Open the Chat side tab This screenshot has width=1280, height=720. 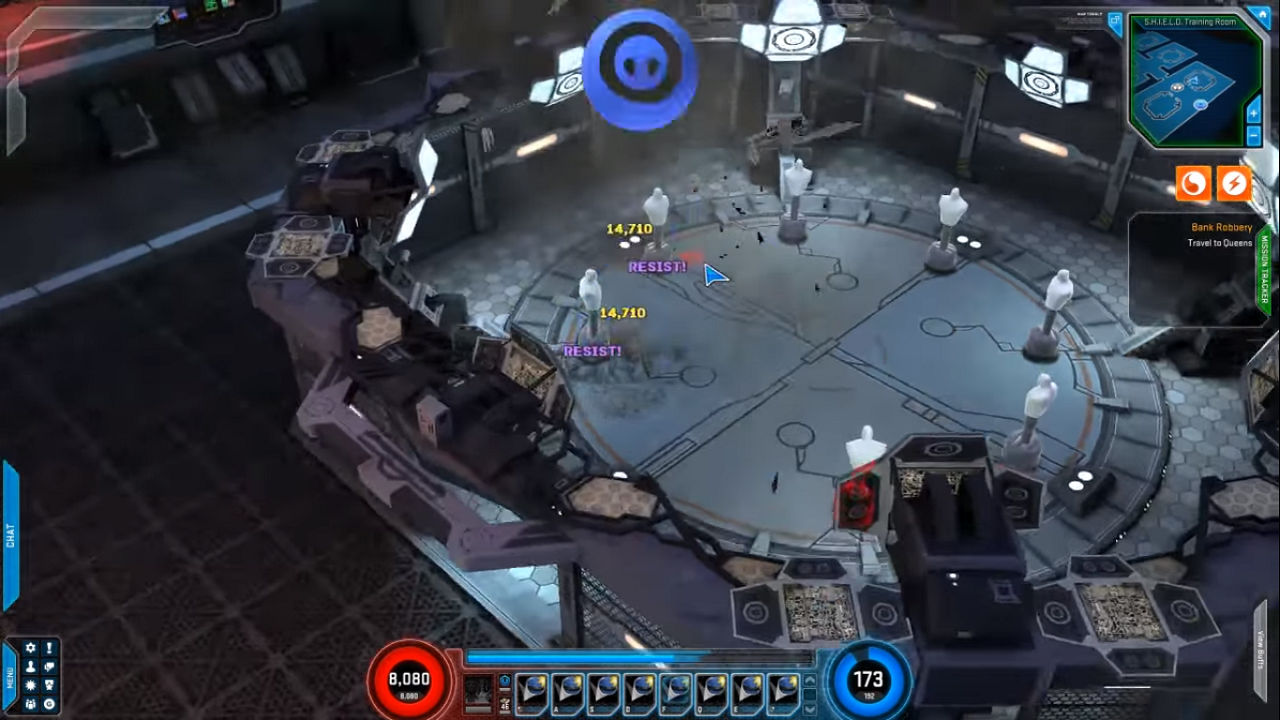coord(10,535)
